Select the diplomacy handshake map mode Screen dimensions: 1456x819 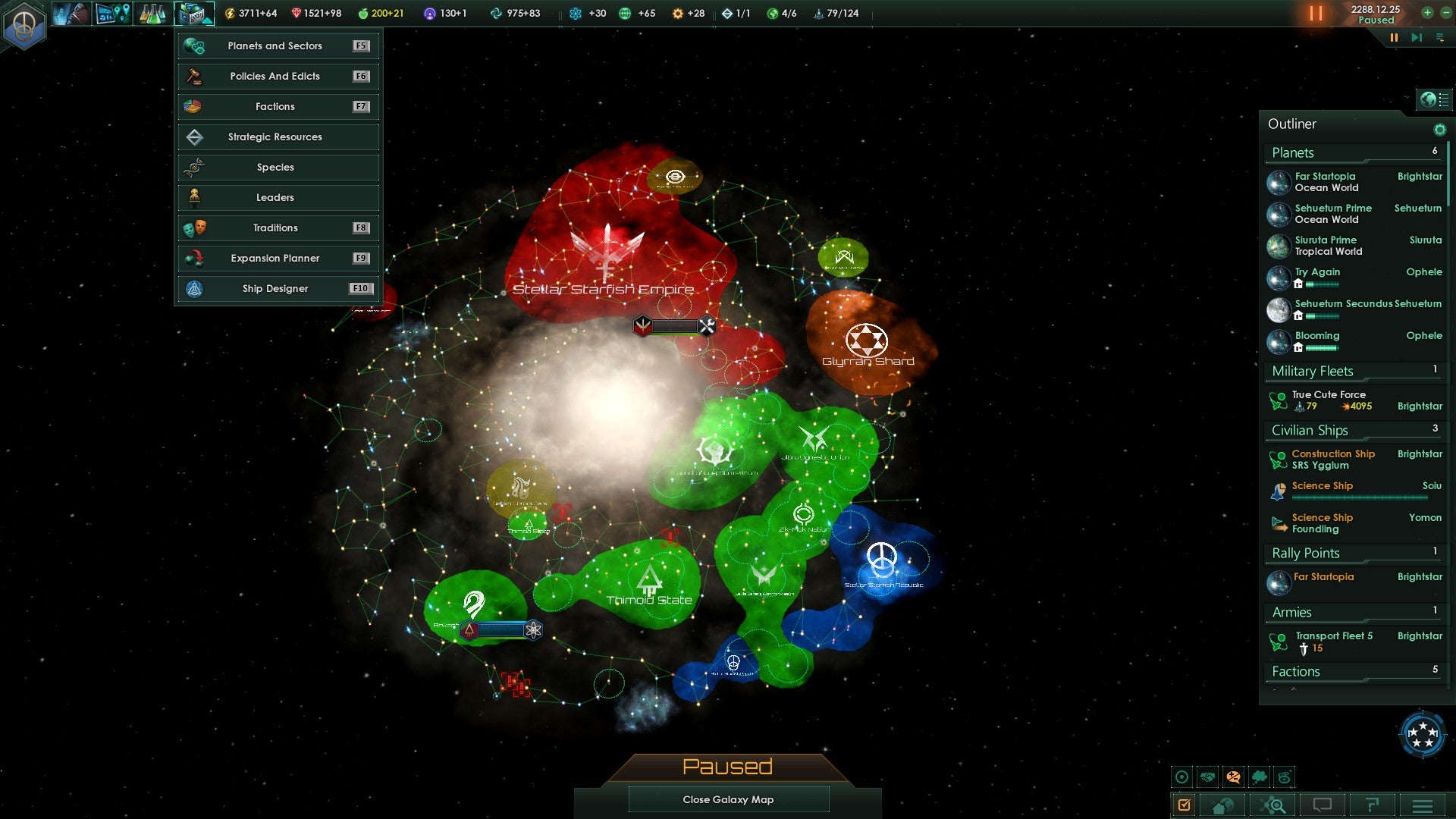click(1208, 777)
